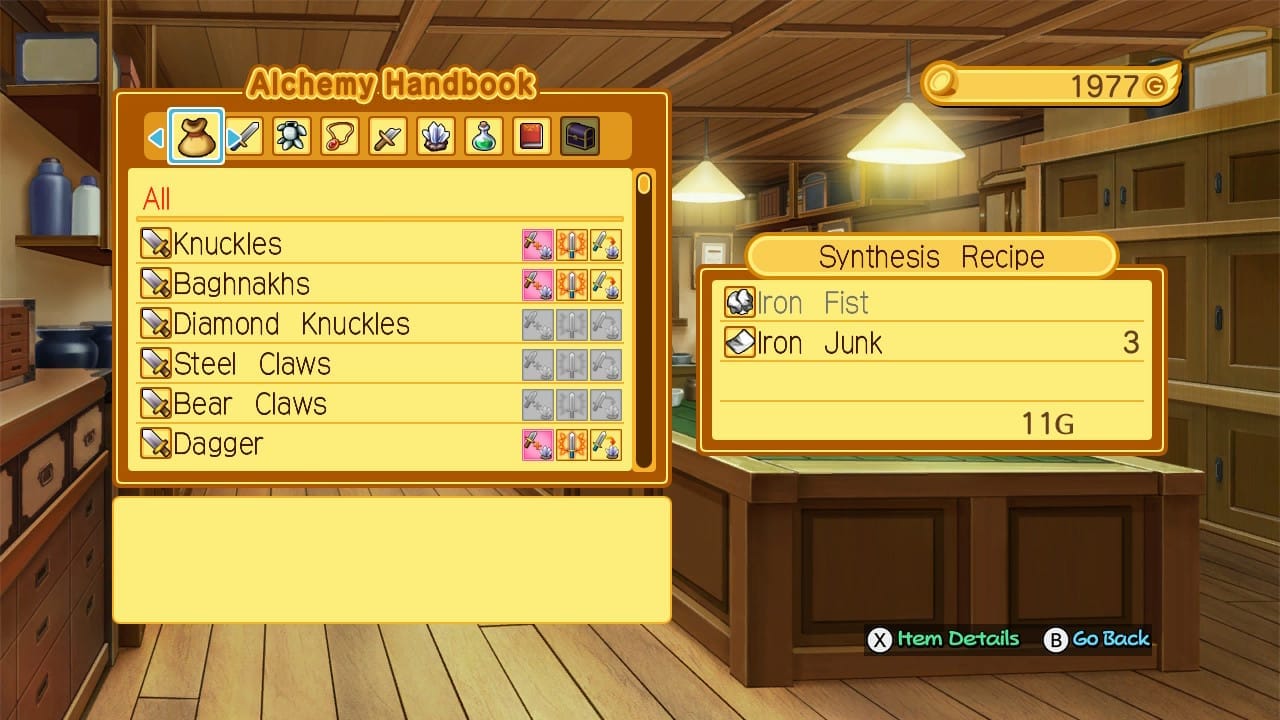Image resolution: width=1280 pixels, height=720 pixels.
Task: Open the armor category tab
Action: tap(292, 137)
